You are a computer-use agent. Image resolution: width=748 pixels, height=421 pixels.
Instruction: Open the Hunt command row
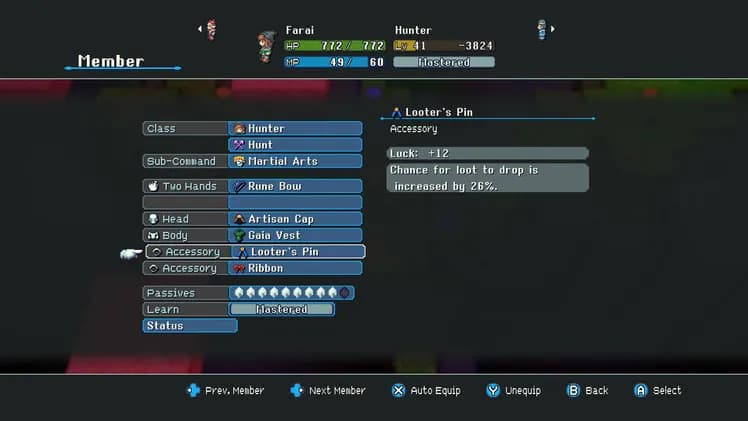click(295, 145)
